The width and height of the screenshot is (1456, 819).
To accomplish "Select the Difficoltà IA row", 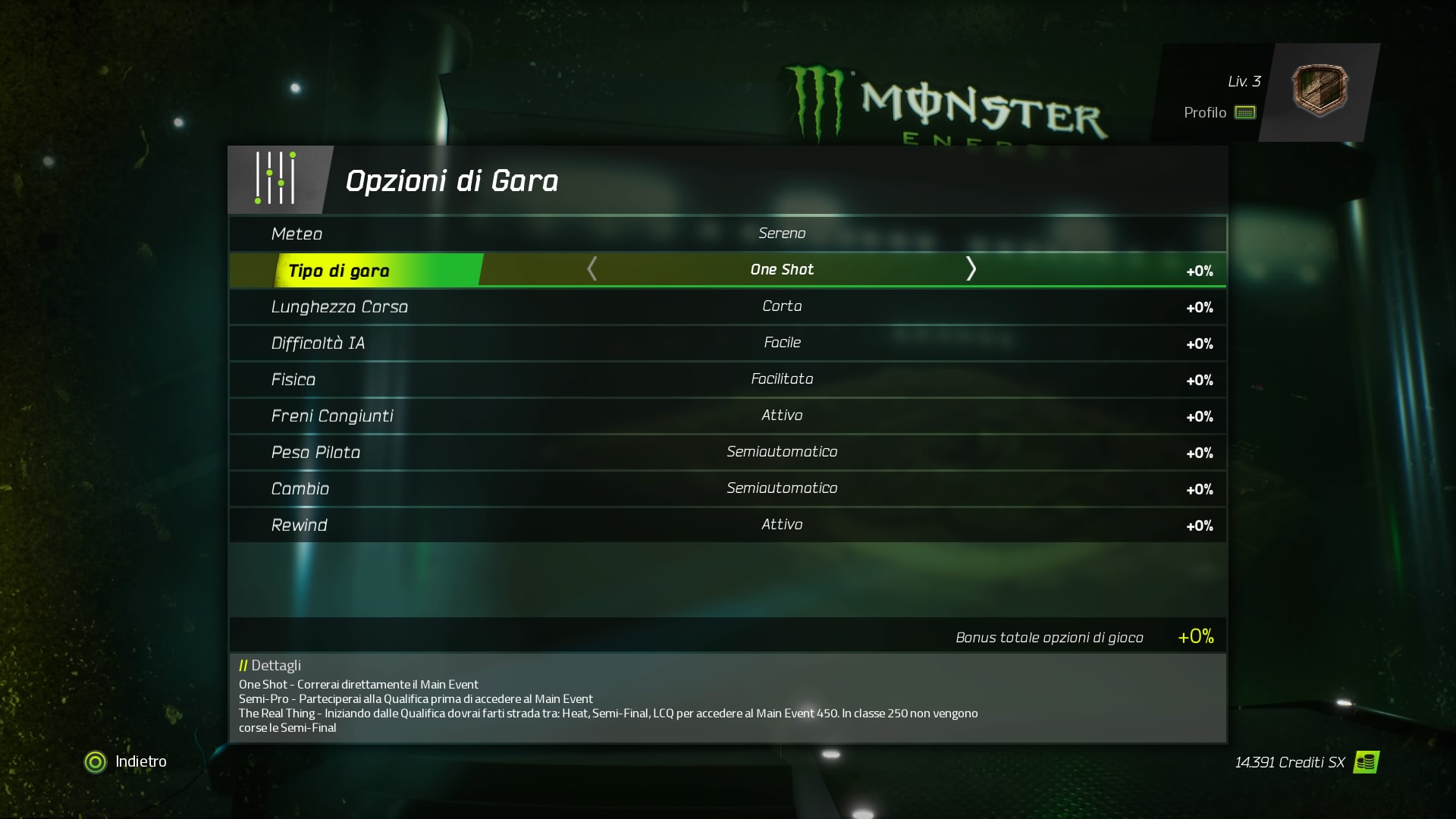I will tap(726, 344).
